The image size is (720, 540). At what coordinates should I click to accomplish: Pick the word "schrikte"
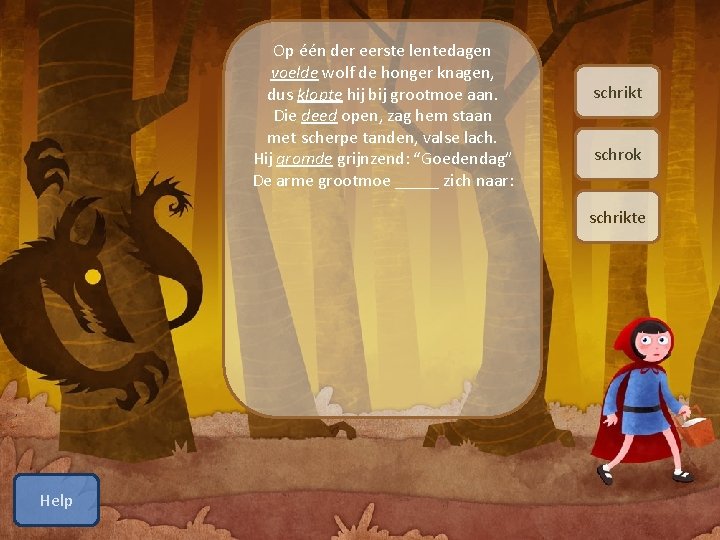pyautogui.click(x=617, y=217)
